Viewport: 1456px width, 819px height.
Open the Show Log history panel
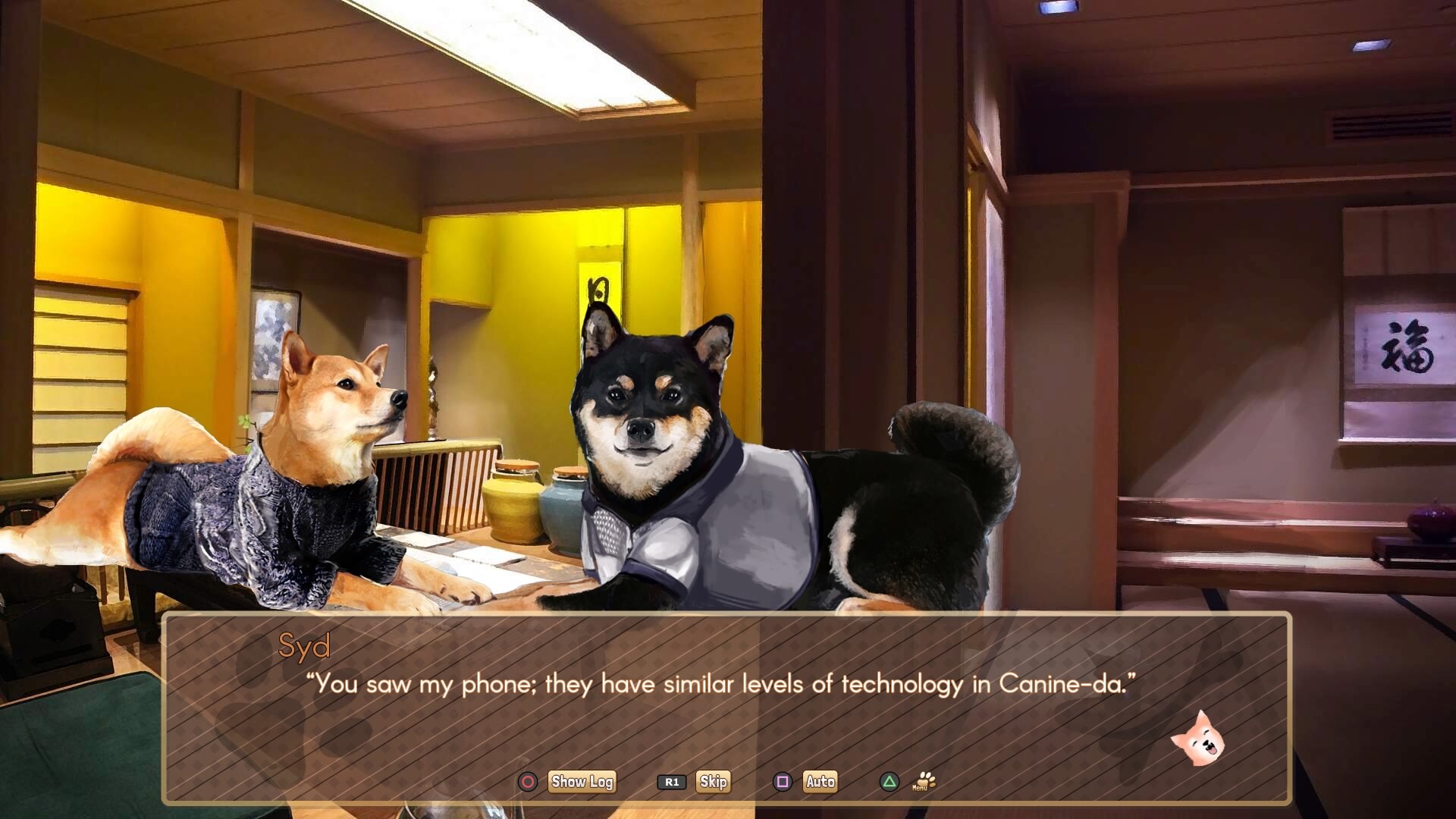click(x=581, y=782)
